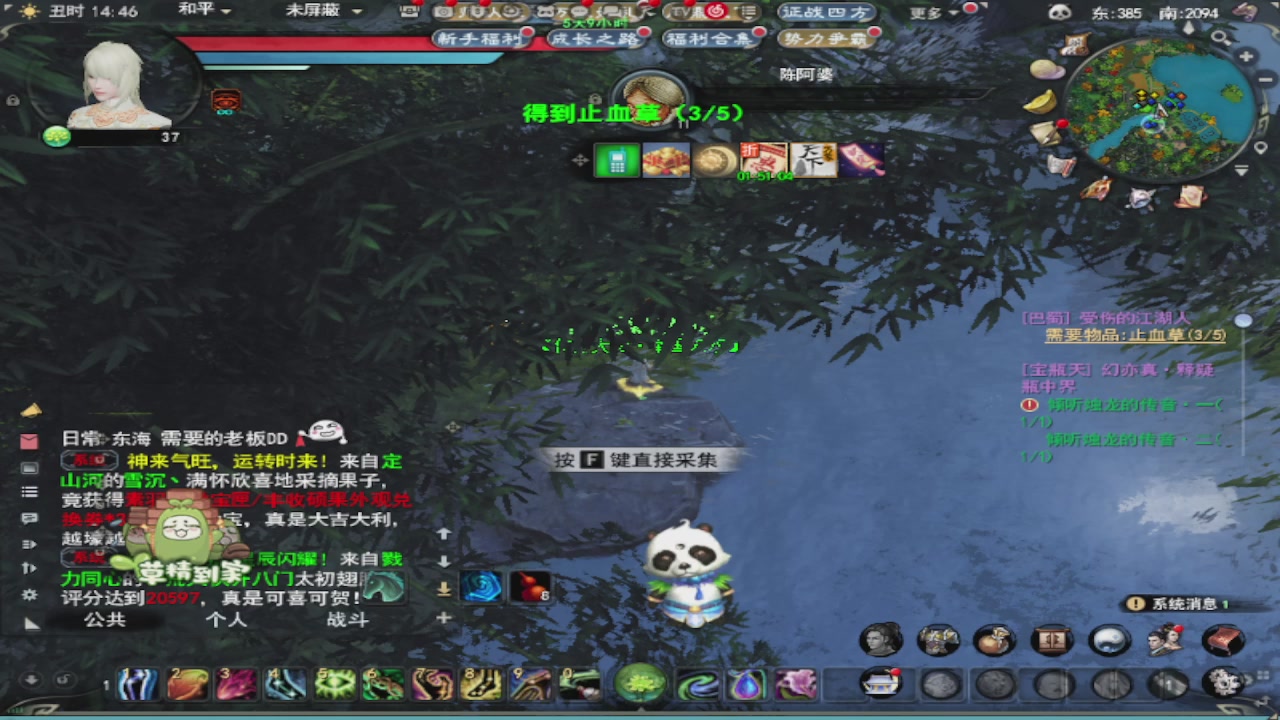Open the mail envelope icon beside chat
The image size is (1280, 720).
(x=29, y=439)
